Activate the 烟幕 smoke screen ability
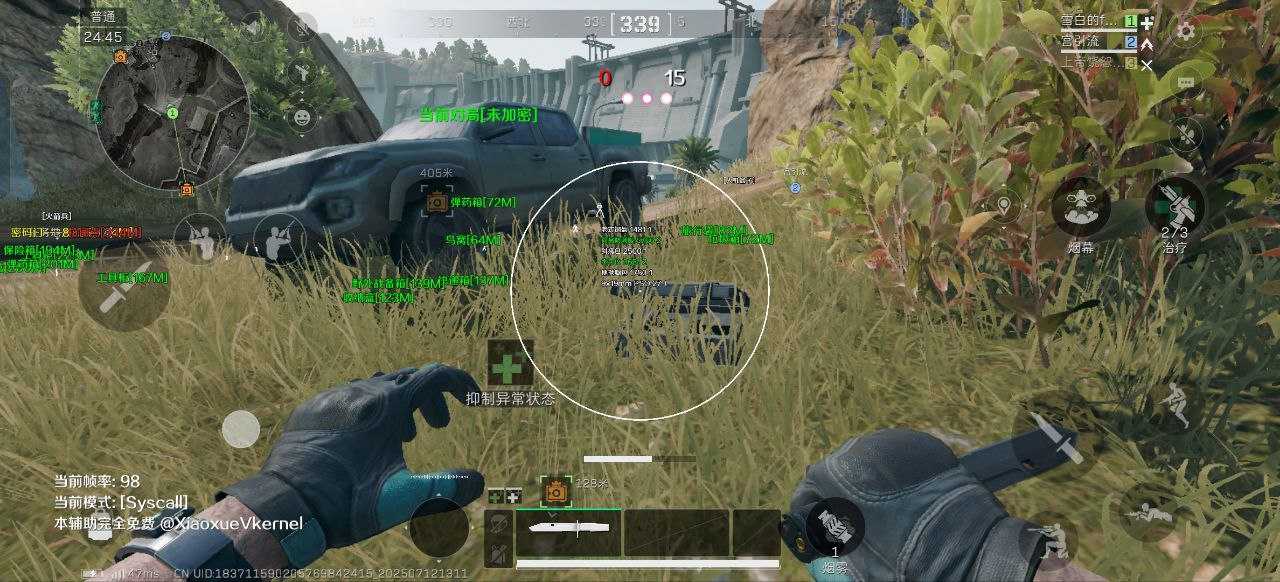 1081,206
